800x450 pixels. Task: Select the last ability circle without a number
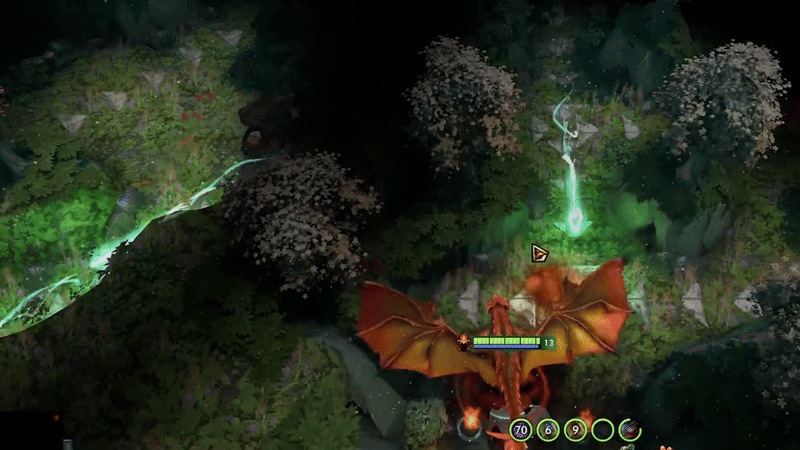click(x=629, y=430)
